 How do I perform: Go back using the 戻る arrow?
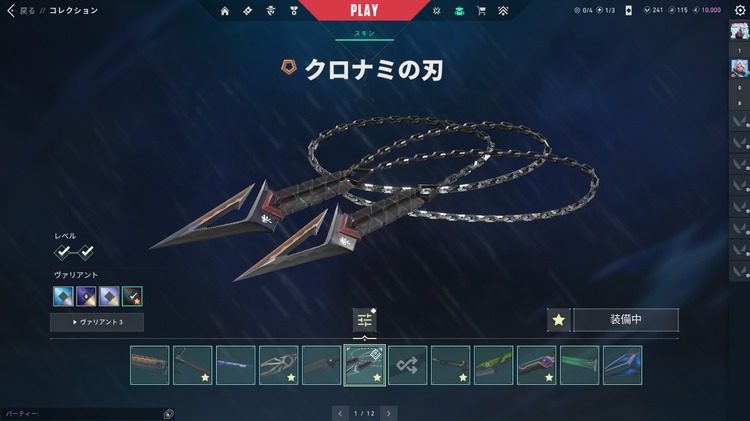[x=11, y=10]
